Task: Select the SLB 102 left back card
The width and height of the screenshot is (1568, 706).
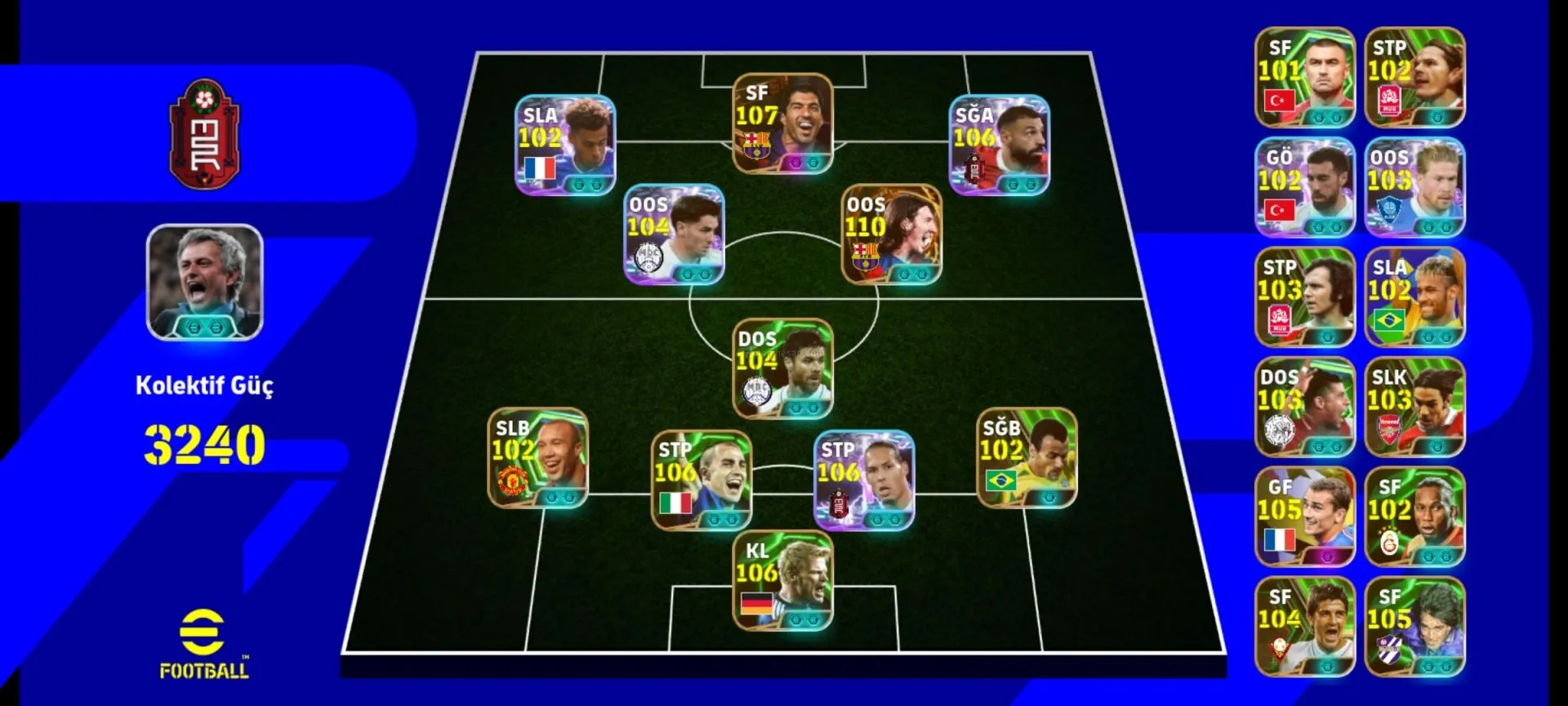Action: [537, 458]
